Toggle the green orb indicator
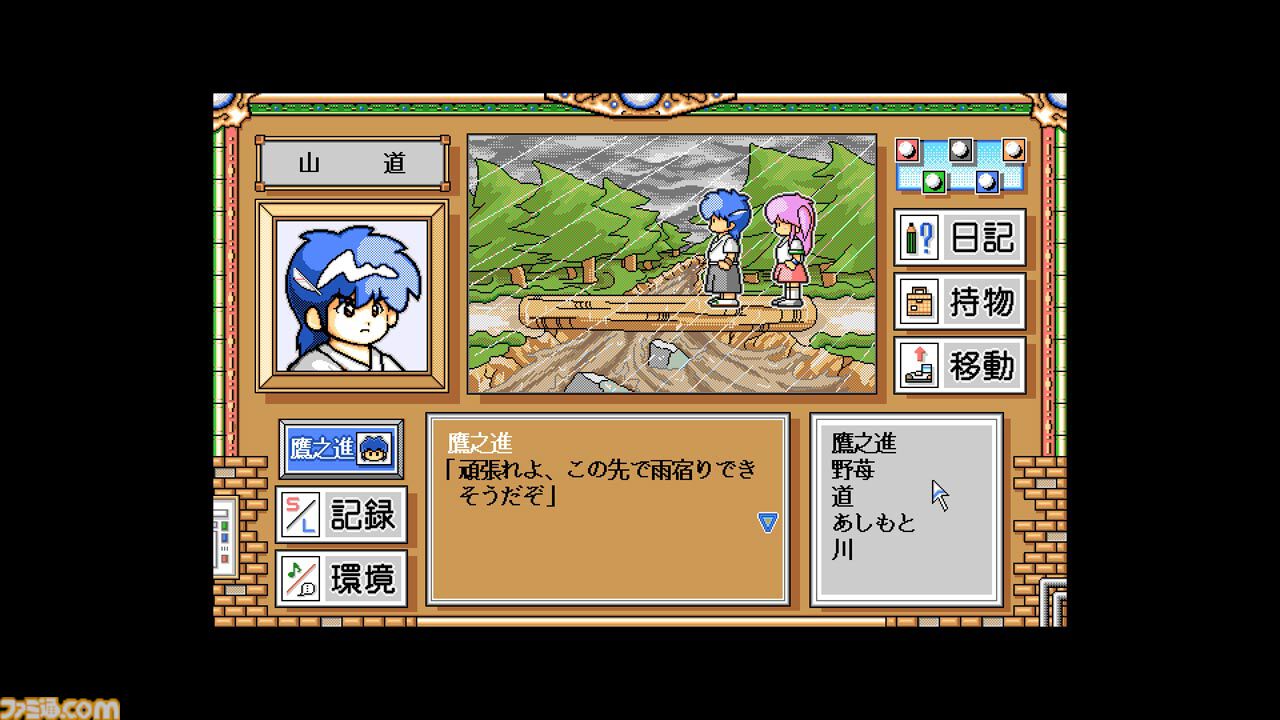Image resolution: width=1280 pixels, height=720 pixels. (935, 182)
